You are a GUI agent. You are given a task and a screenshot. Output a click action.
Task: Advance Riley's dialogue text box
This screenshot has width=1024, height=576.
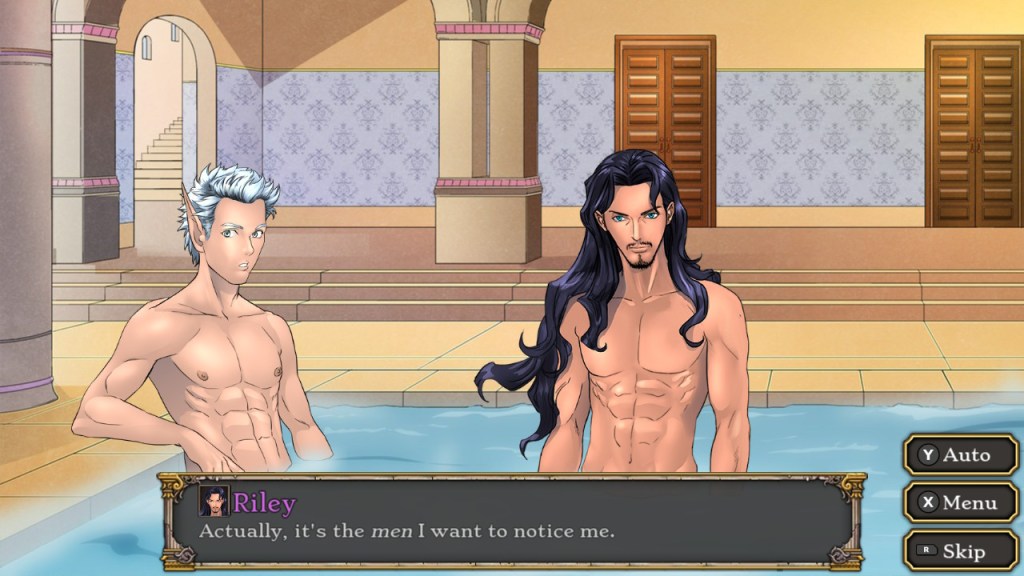point(511,522)
